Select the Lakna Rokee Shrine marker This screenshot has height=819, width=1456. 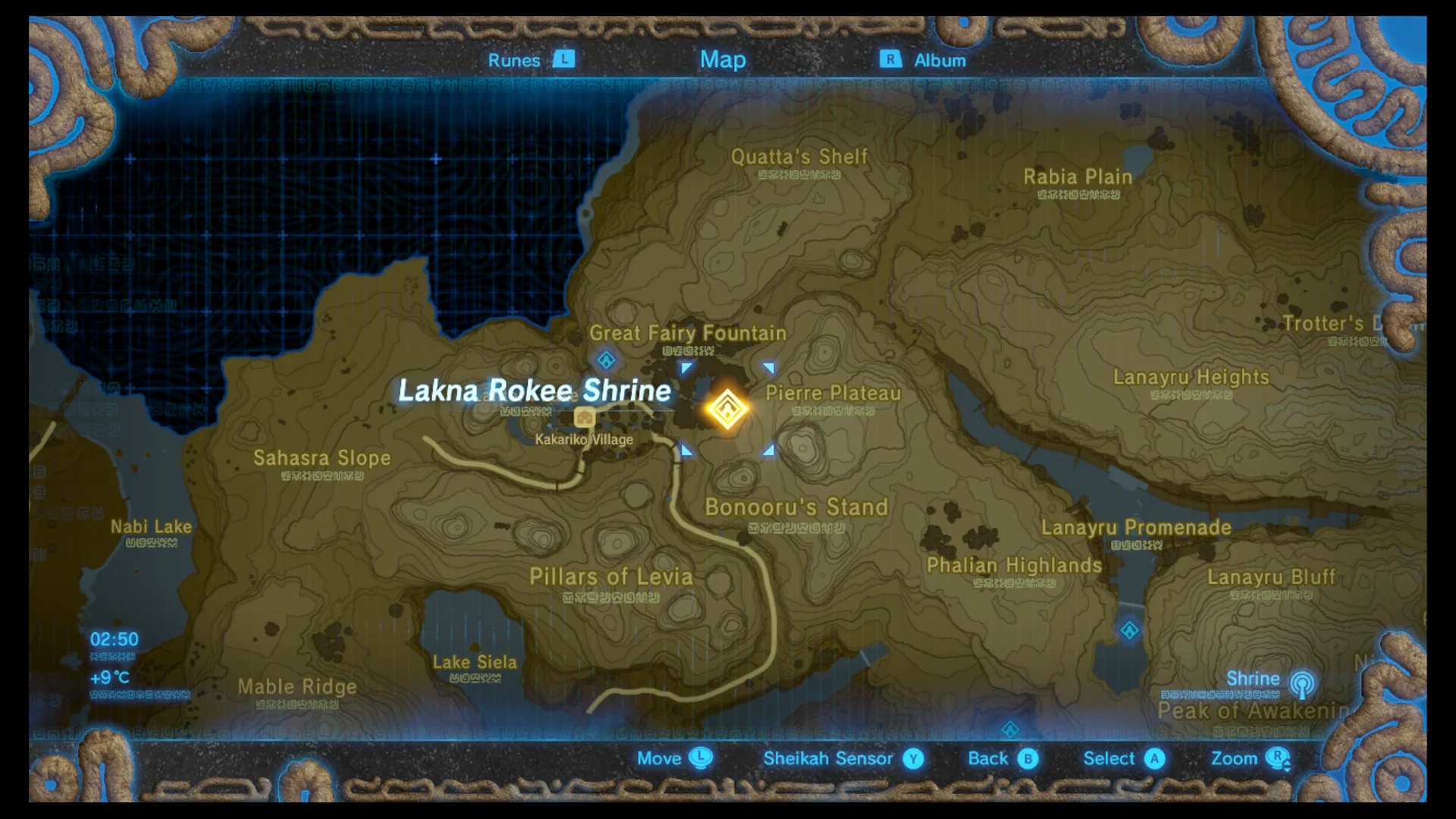(x=726, y=409)
